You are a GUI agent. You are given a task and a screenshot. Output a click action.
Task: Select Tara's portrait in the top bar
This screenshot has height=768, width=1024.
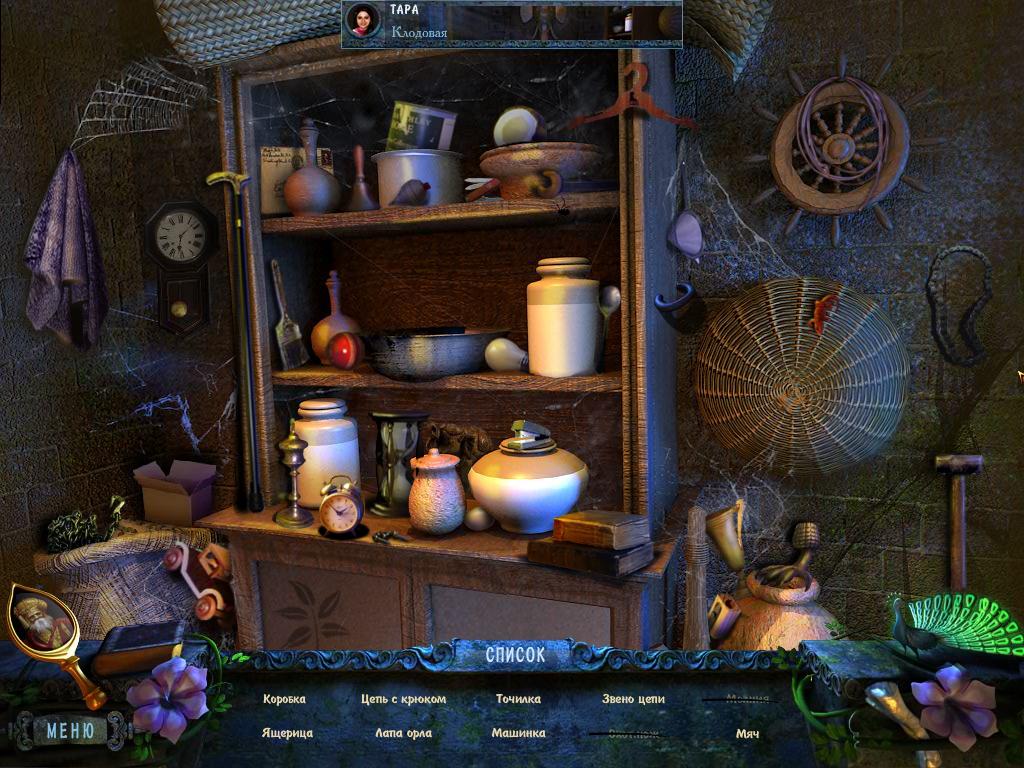pos(363,20)
